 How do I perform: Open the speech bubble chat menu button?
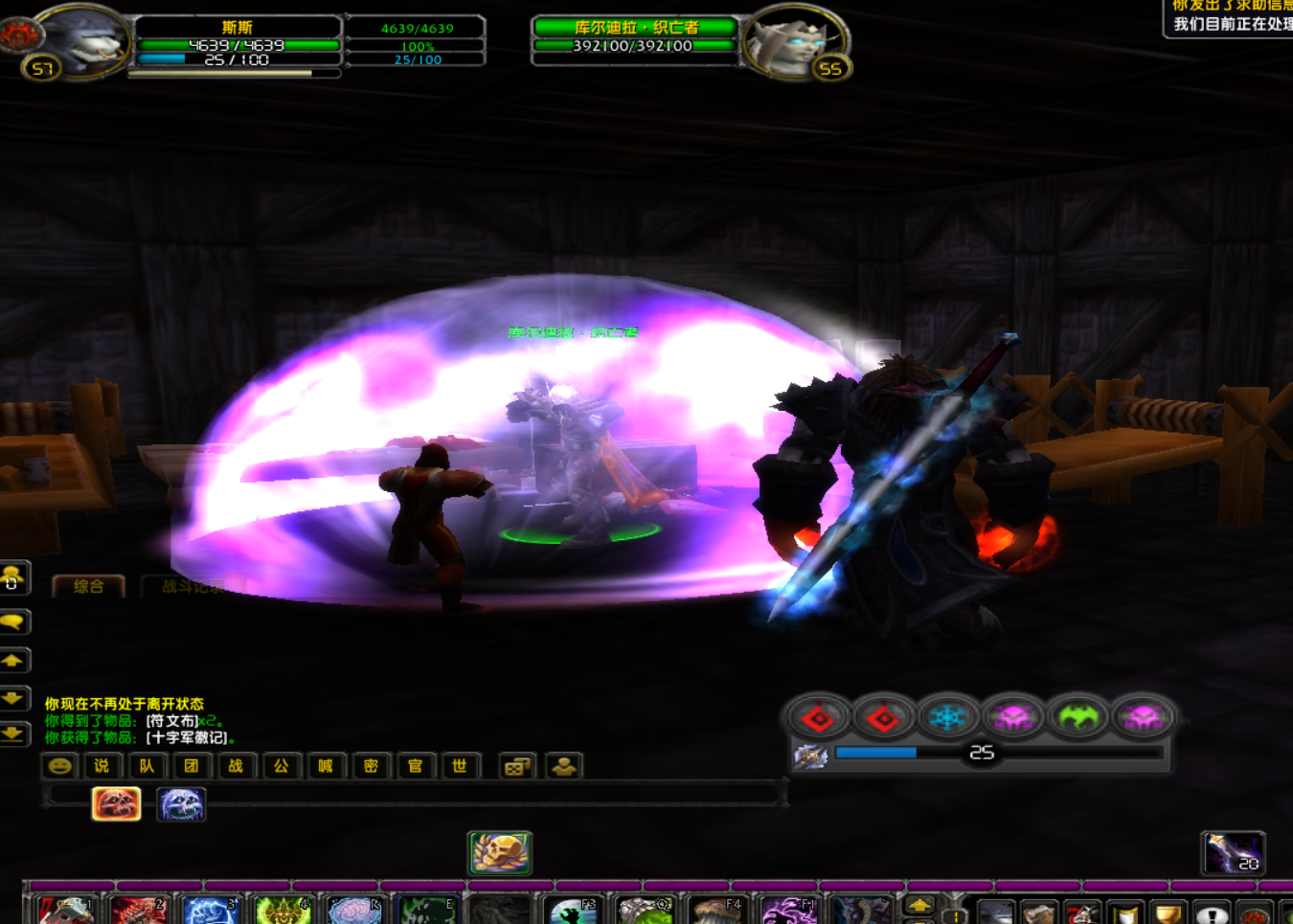coord(13,621)
